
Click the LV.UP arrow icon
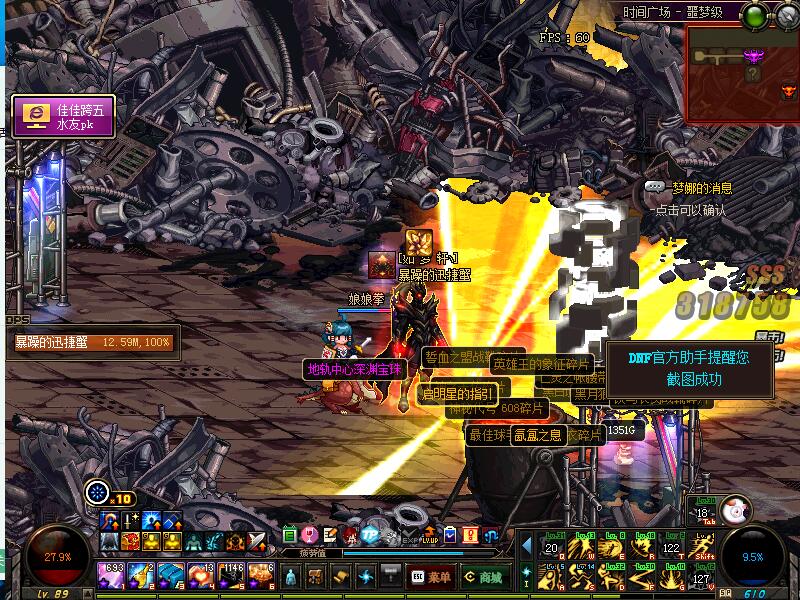click(x=430, y=536)
